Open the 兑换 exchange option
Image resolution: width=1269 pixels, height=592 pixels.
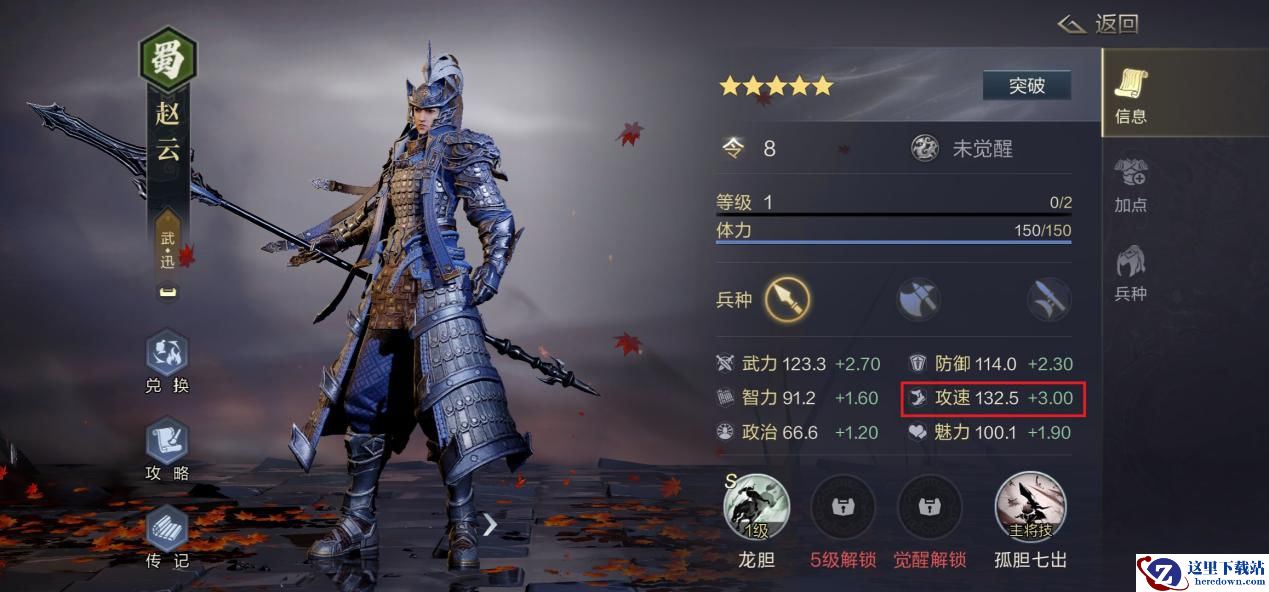click(x=167, y=362)
